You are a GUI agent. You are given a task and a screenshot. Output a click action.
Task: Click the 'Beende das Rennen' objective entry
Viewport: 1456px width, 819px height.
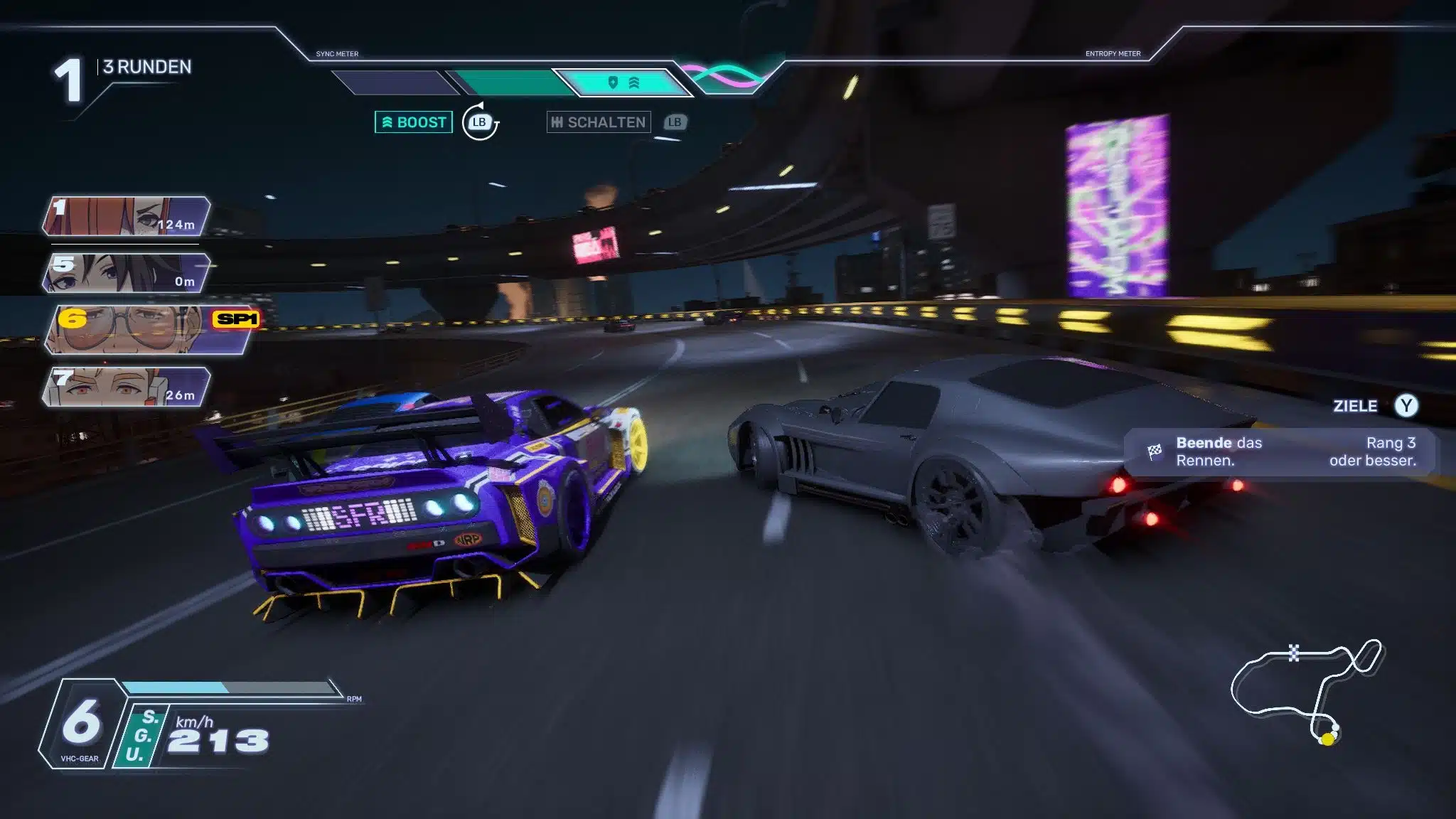click(1280, 451)
